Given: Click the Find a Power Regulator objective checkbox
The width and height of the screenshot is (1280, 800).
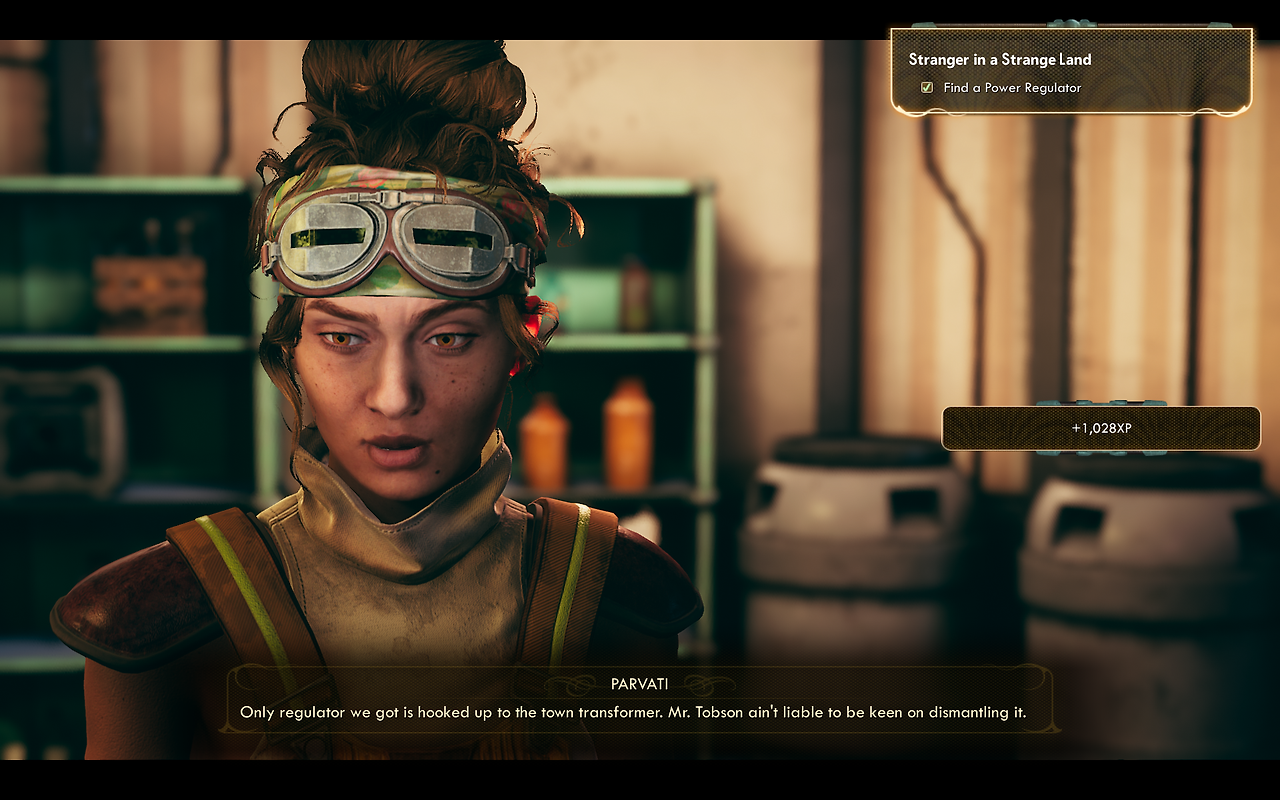Looking at the screenshot, I should pos(927,88).
